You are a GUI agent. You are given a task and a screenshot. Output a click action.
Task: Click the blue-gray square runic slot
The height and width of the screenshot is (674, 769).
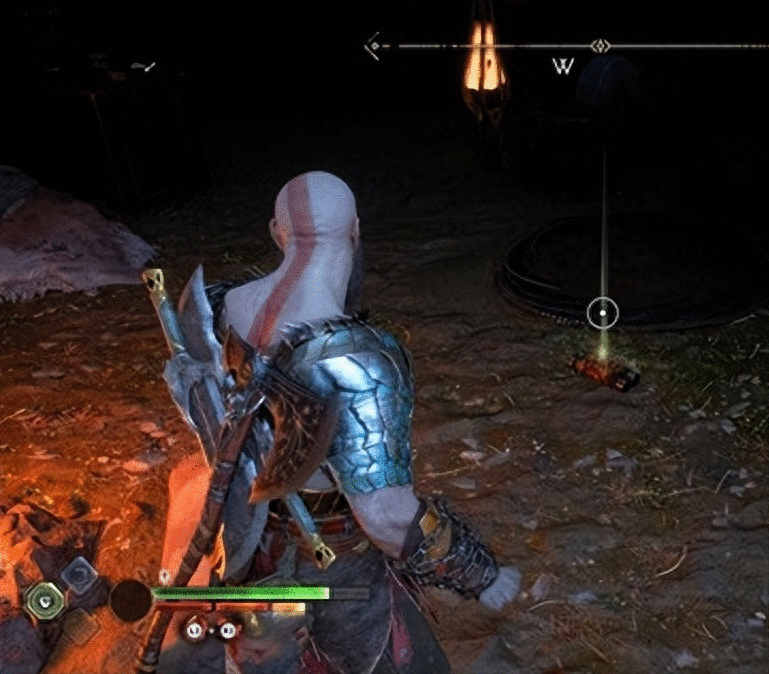77,574
